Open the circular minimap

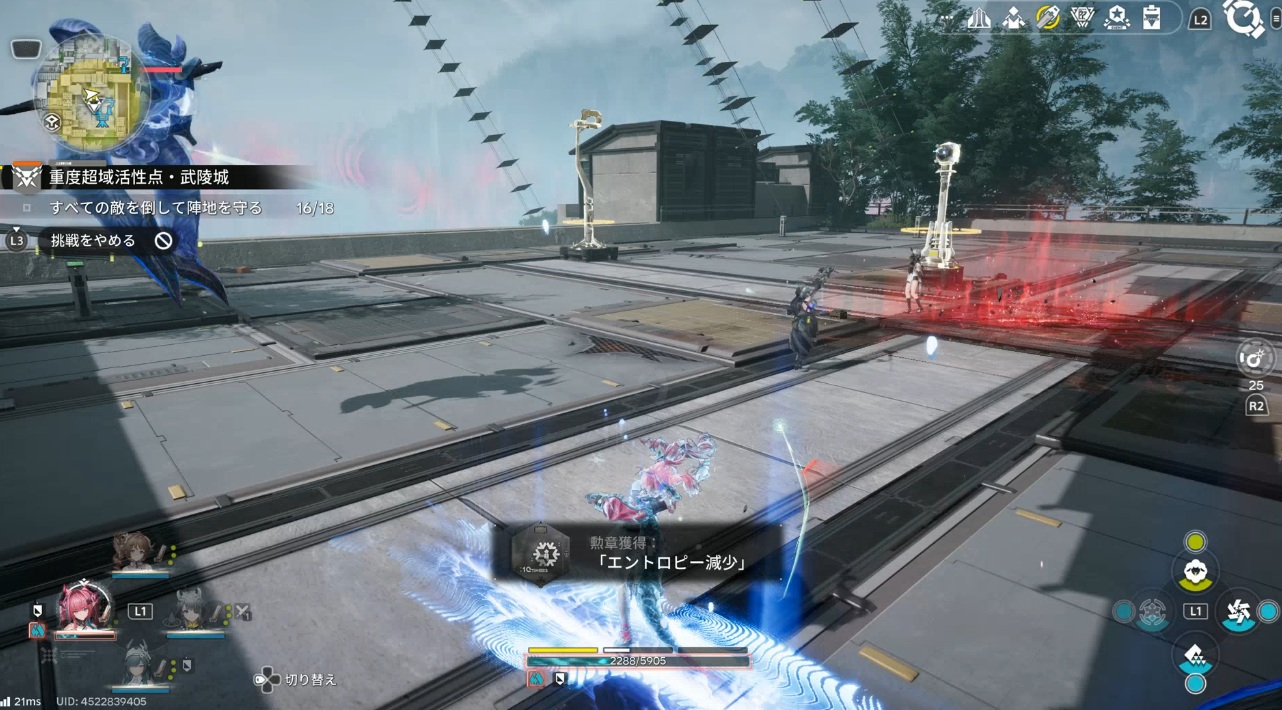pyautogui.click(x=91, y=93)
